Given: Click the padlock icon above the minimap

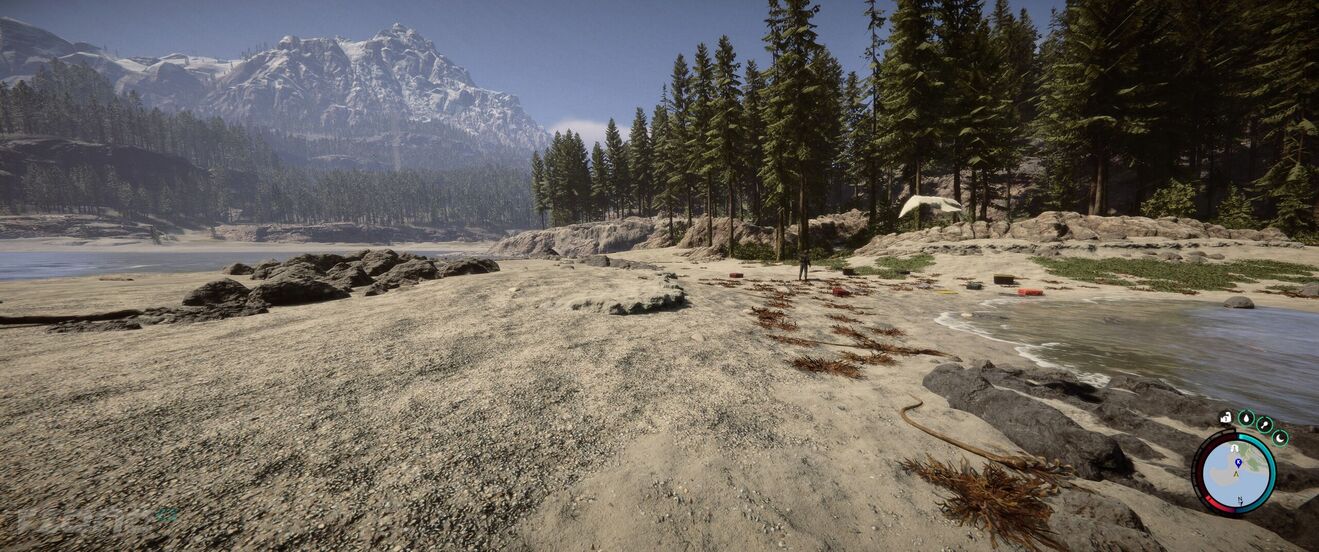Looking at the screenshot, I should coord(1226,418).
